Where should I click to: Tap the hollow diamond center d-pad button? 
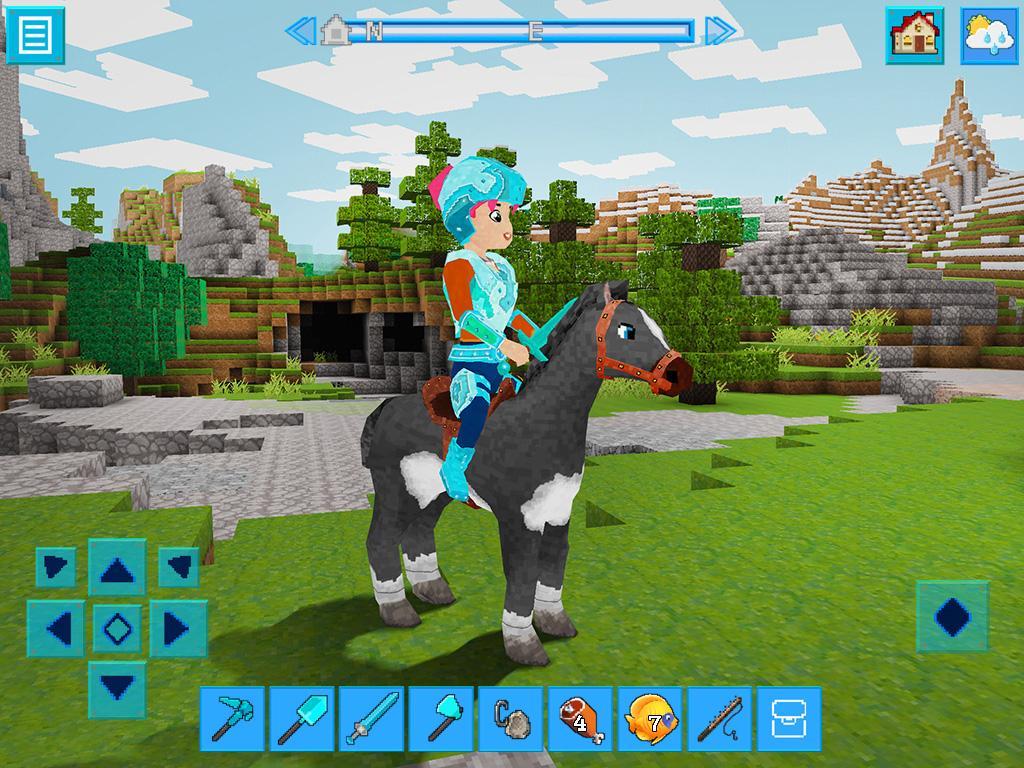(117, 629)
